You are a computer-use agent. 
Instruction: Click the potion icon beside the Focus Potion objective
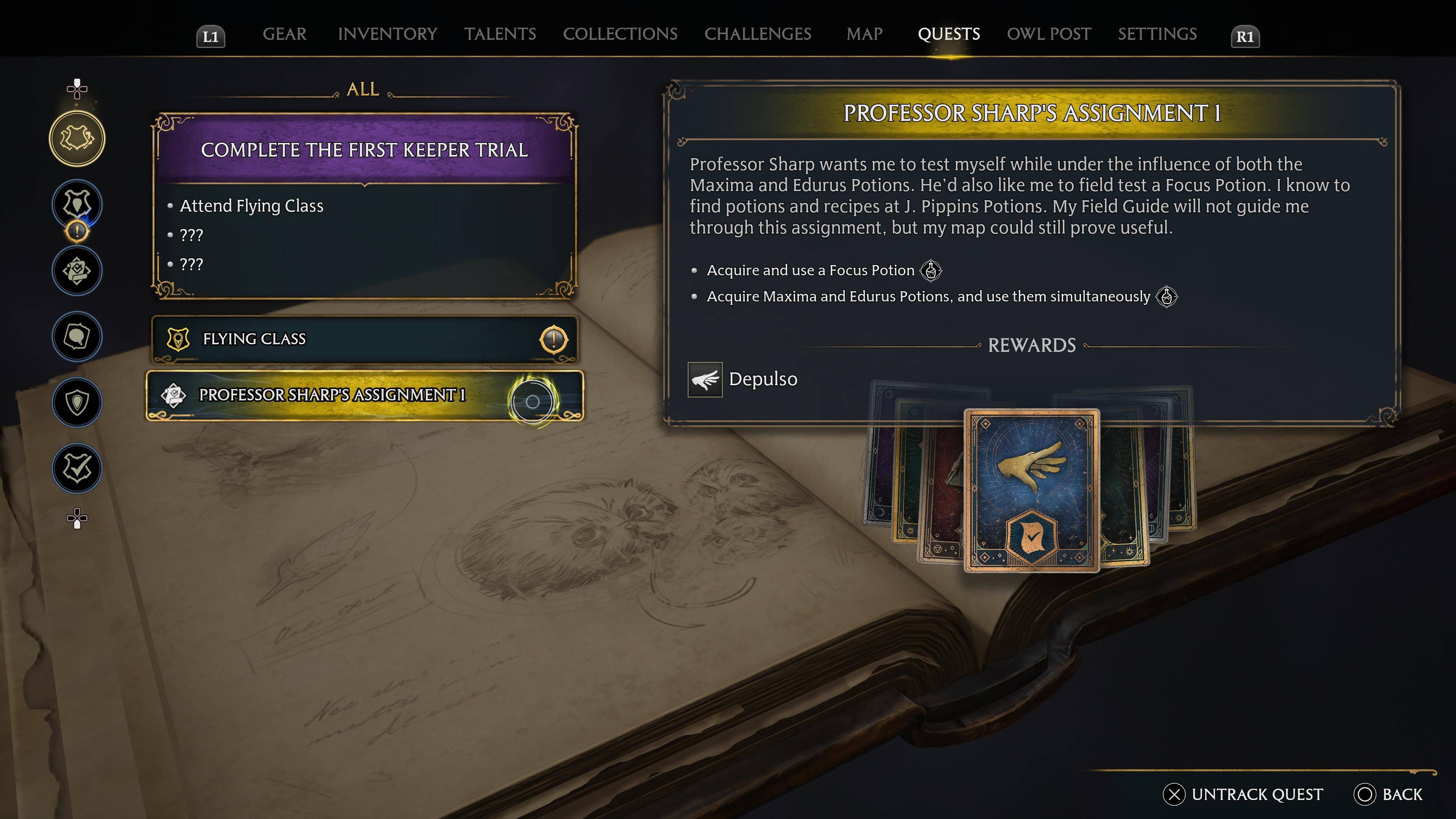[x=932, y=271]
